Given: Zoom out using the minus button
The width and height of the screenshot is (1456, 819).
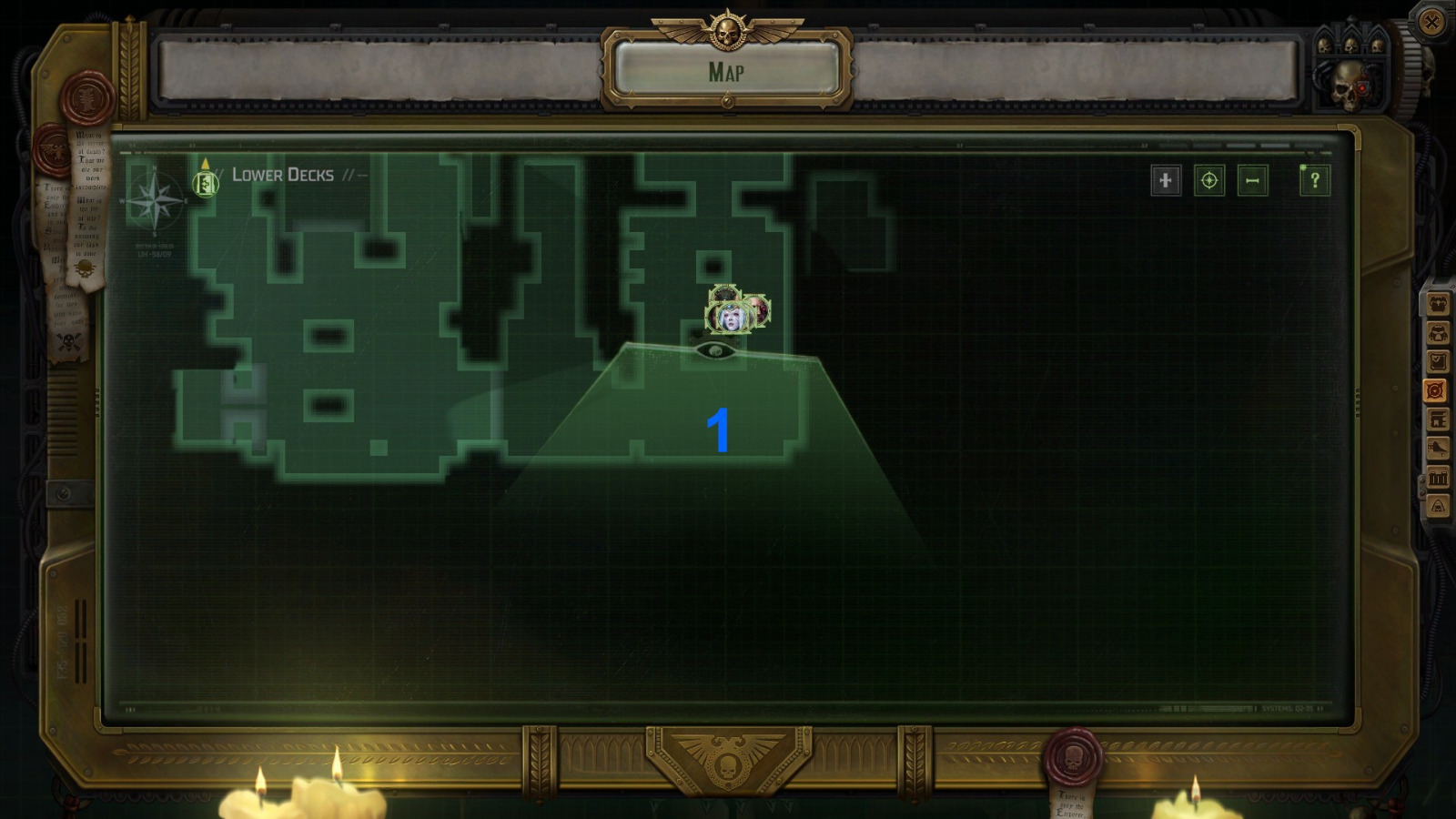Looking at the screenshot, I should (x=1252, y=179).
